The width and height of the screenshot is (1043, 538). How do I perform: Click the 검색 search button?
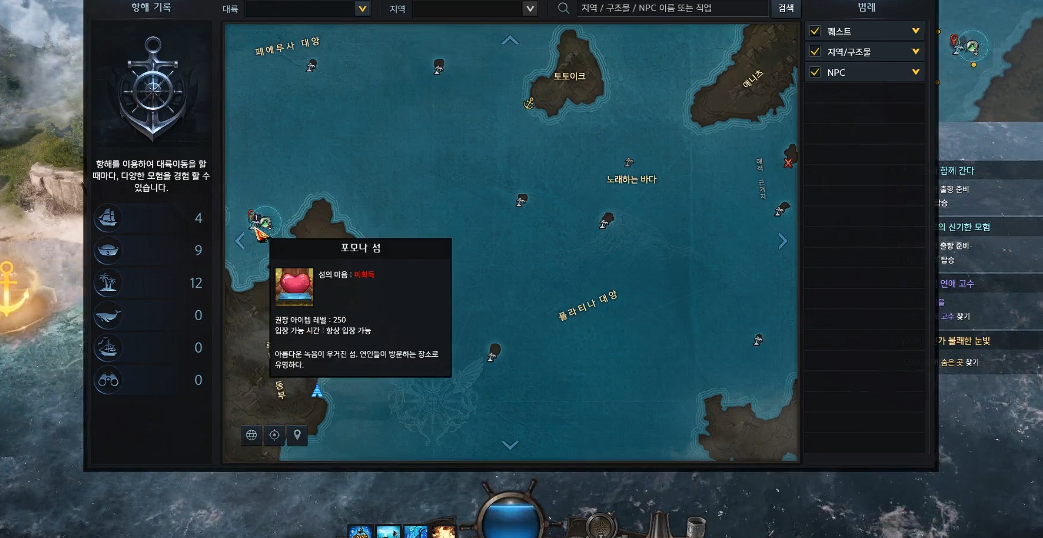click(x=786, y=9)
